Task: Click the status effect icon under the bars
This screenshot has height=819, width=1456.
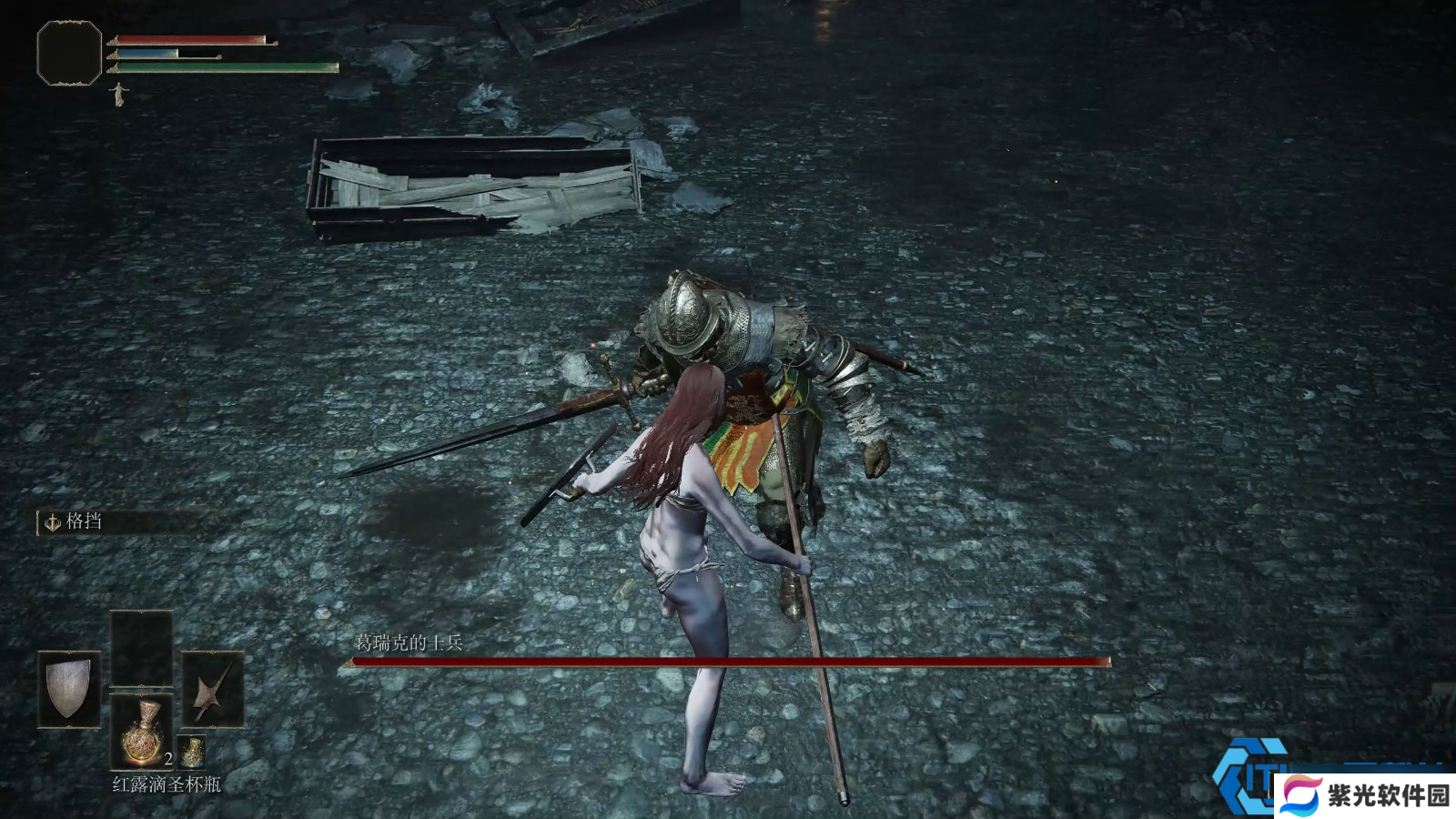Action: pyautogui.click(x=118, y=93)
